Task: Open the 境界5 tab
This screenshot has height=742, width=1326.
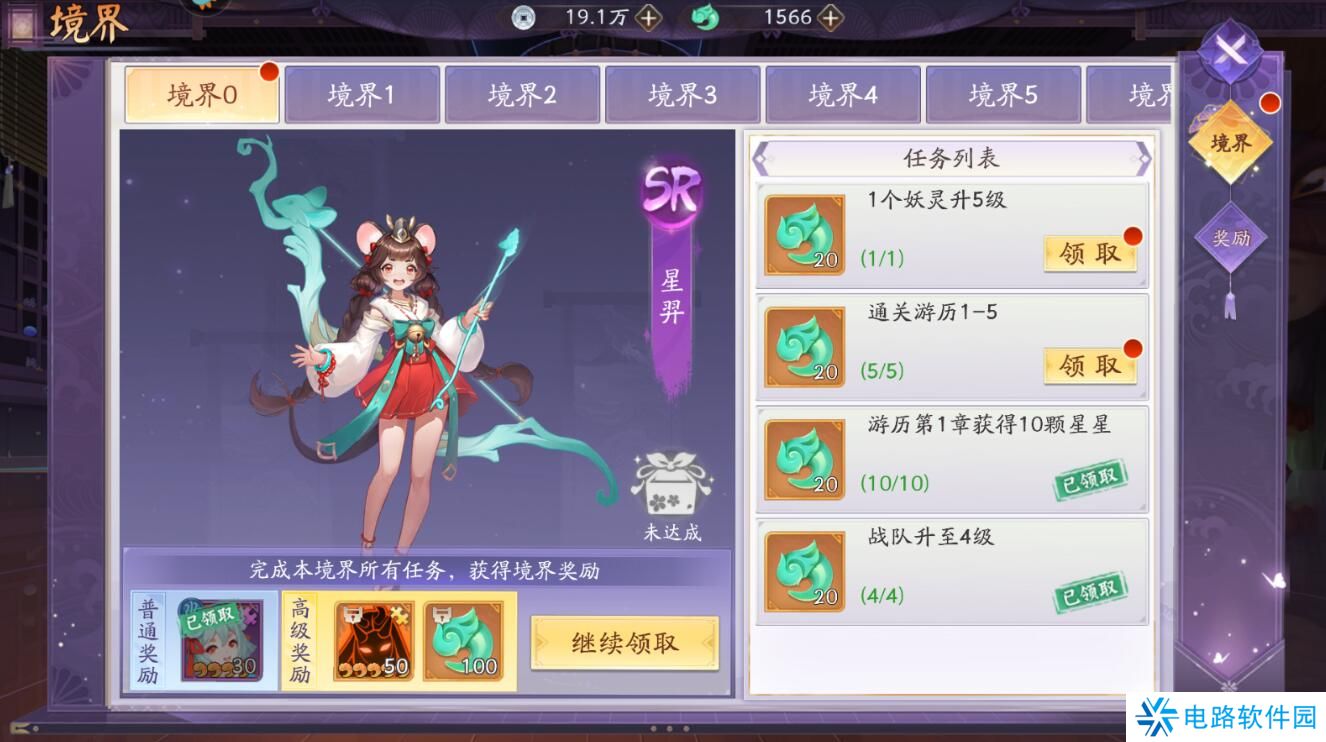Action: click(x=1002, y=93)
